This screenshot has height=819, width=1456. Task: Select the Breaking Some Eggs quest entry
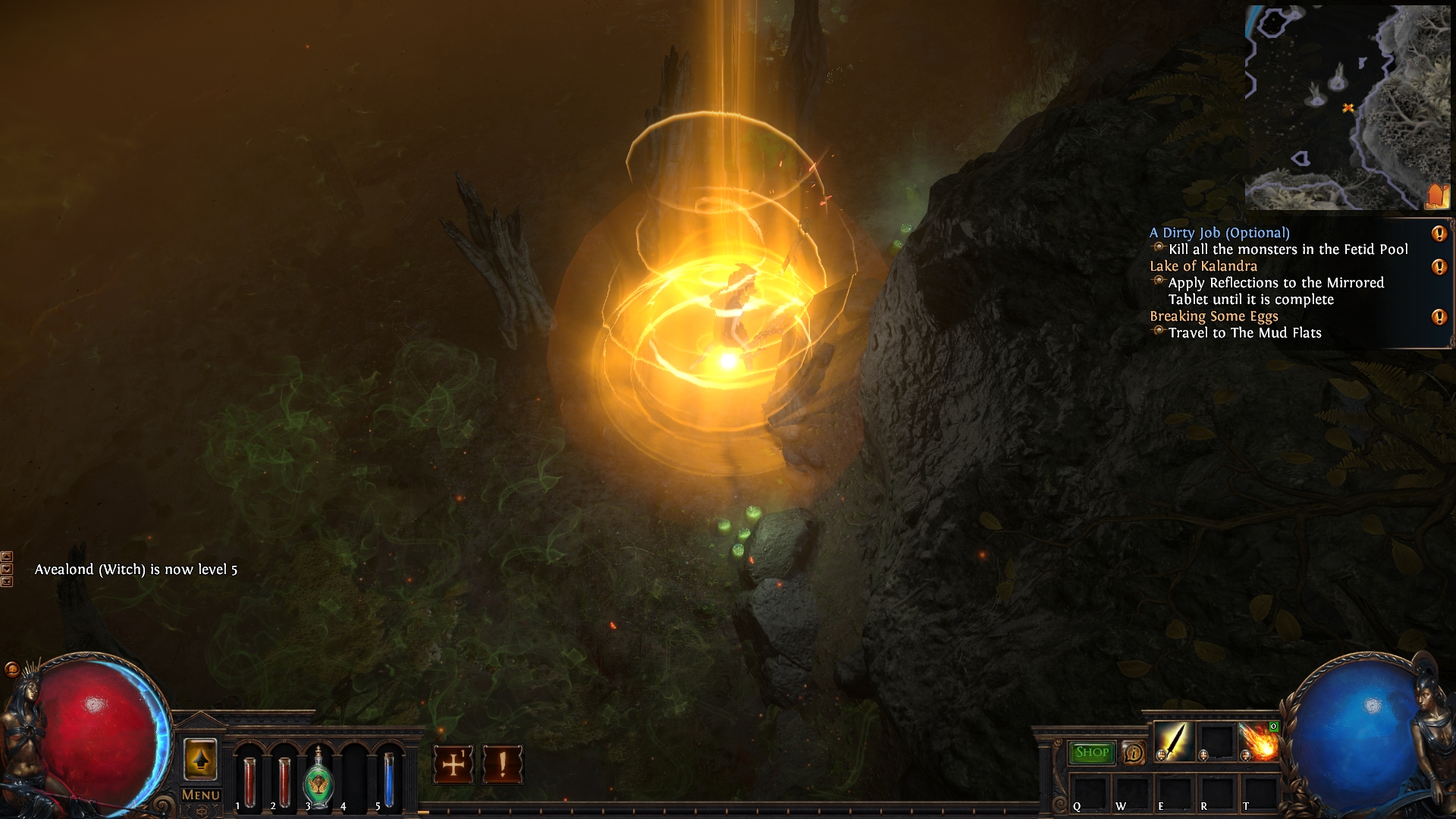1213,316
